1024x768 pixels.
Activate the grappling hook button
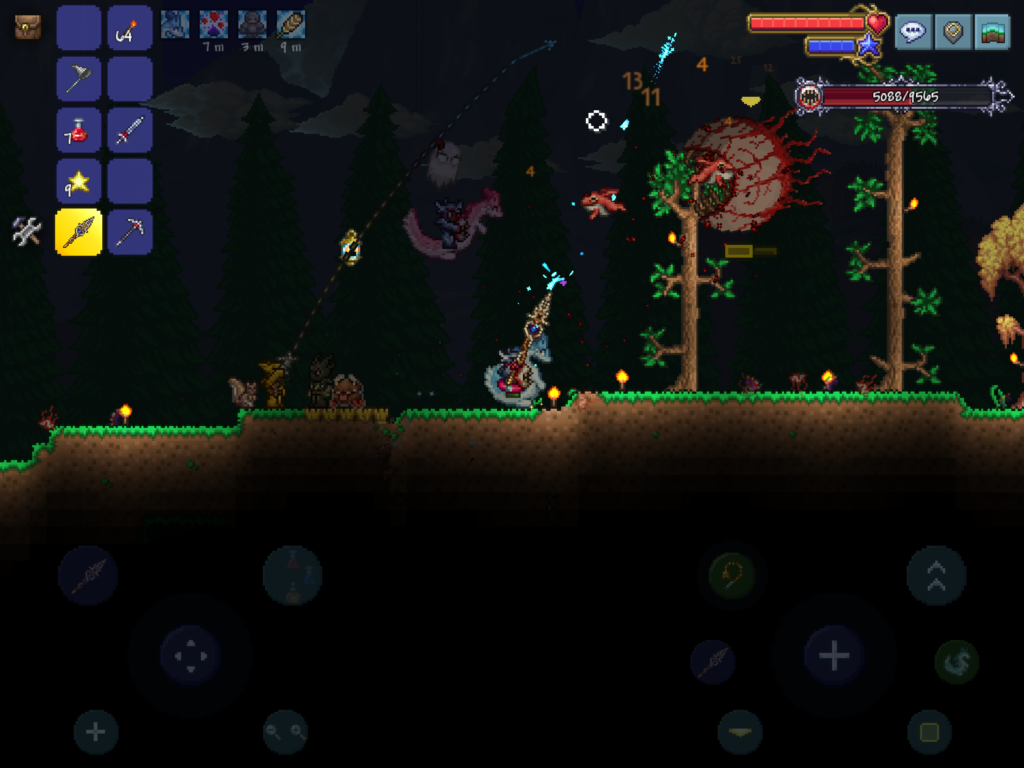click(732, 575)
